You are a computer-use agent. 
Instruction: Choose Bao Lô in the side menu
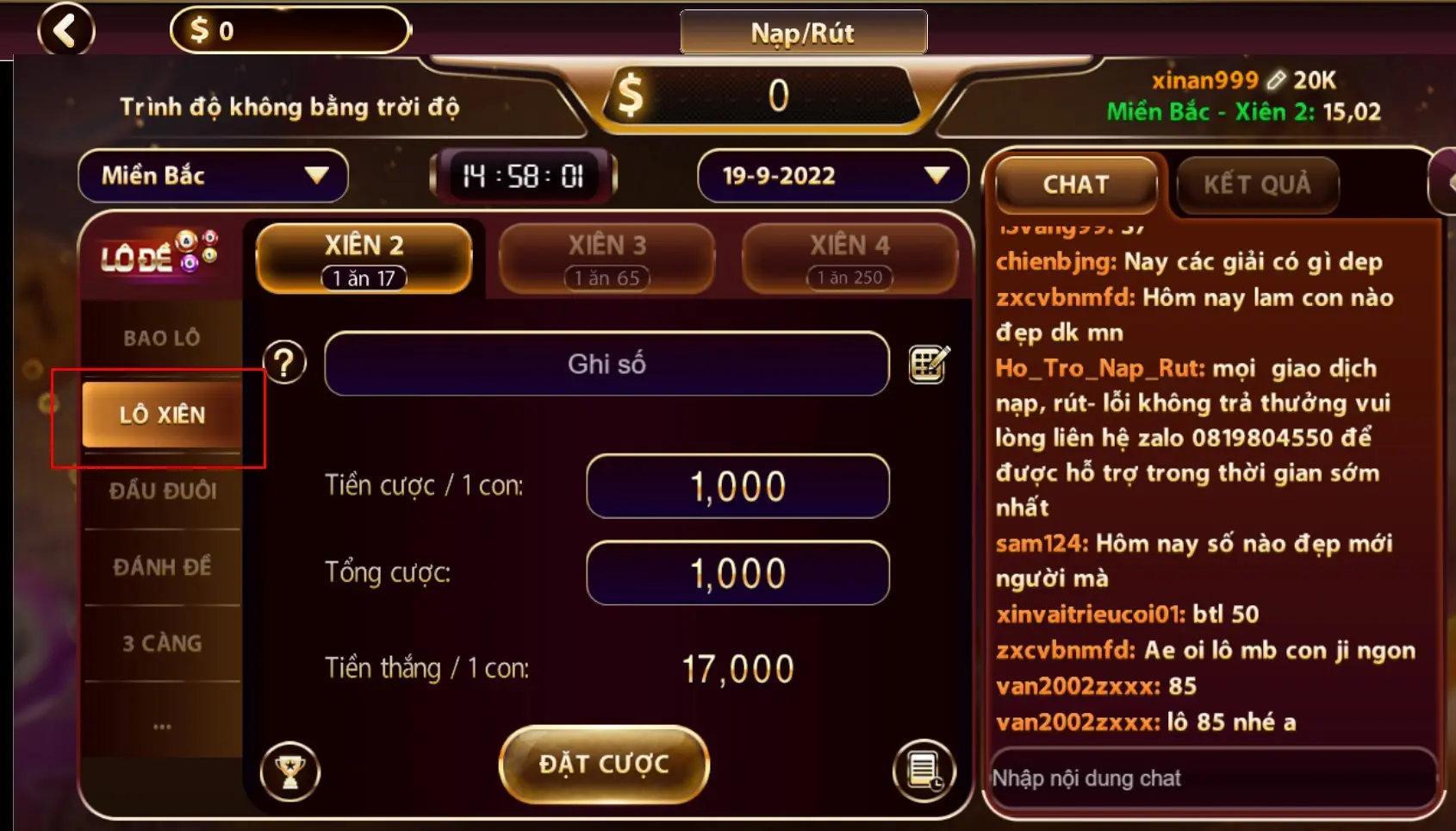pyautogui.click(x=162, y=338)
